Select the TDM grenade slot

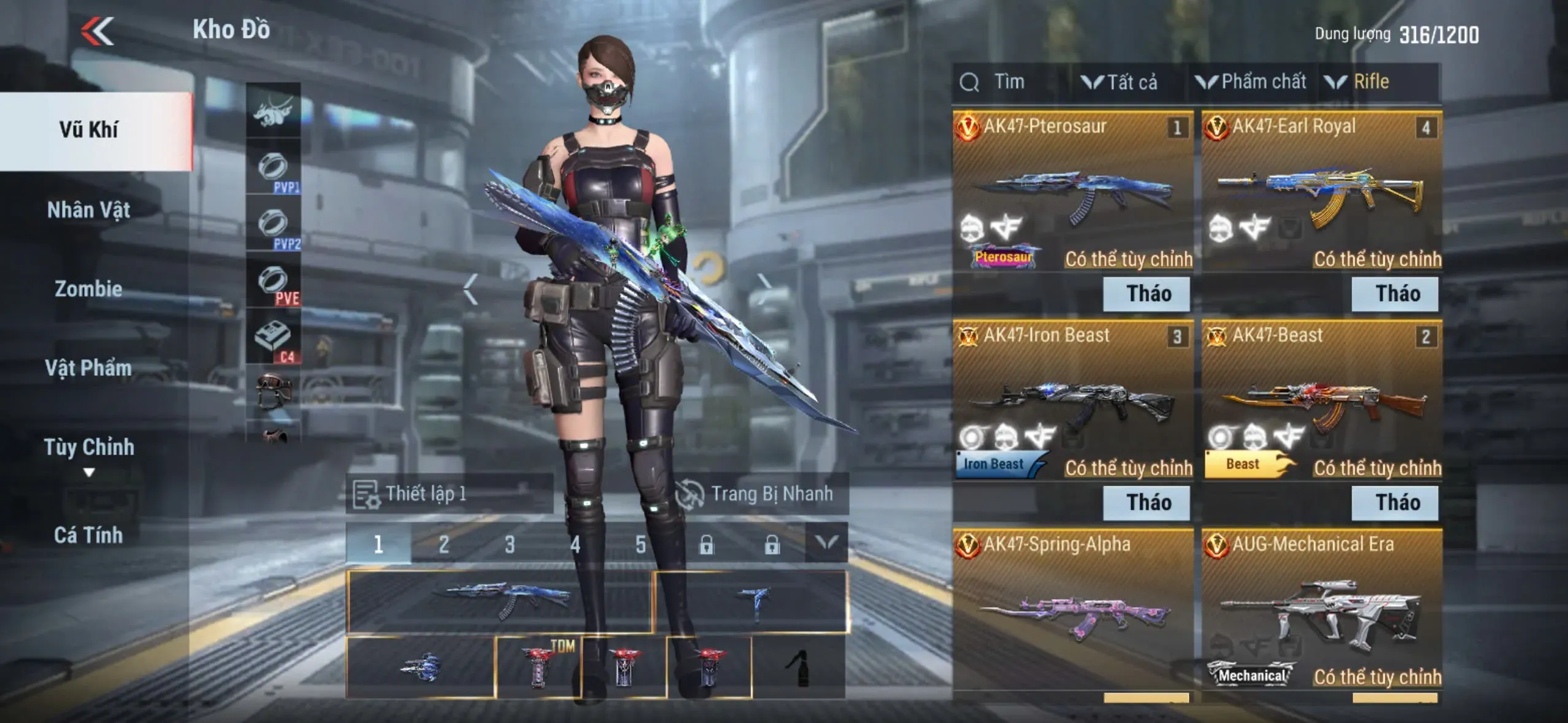pyautogui.click(x=538, y=667)
